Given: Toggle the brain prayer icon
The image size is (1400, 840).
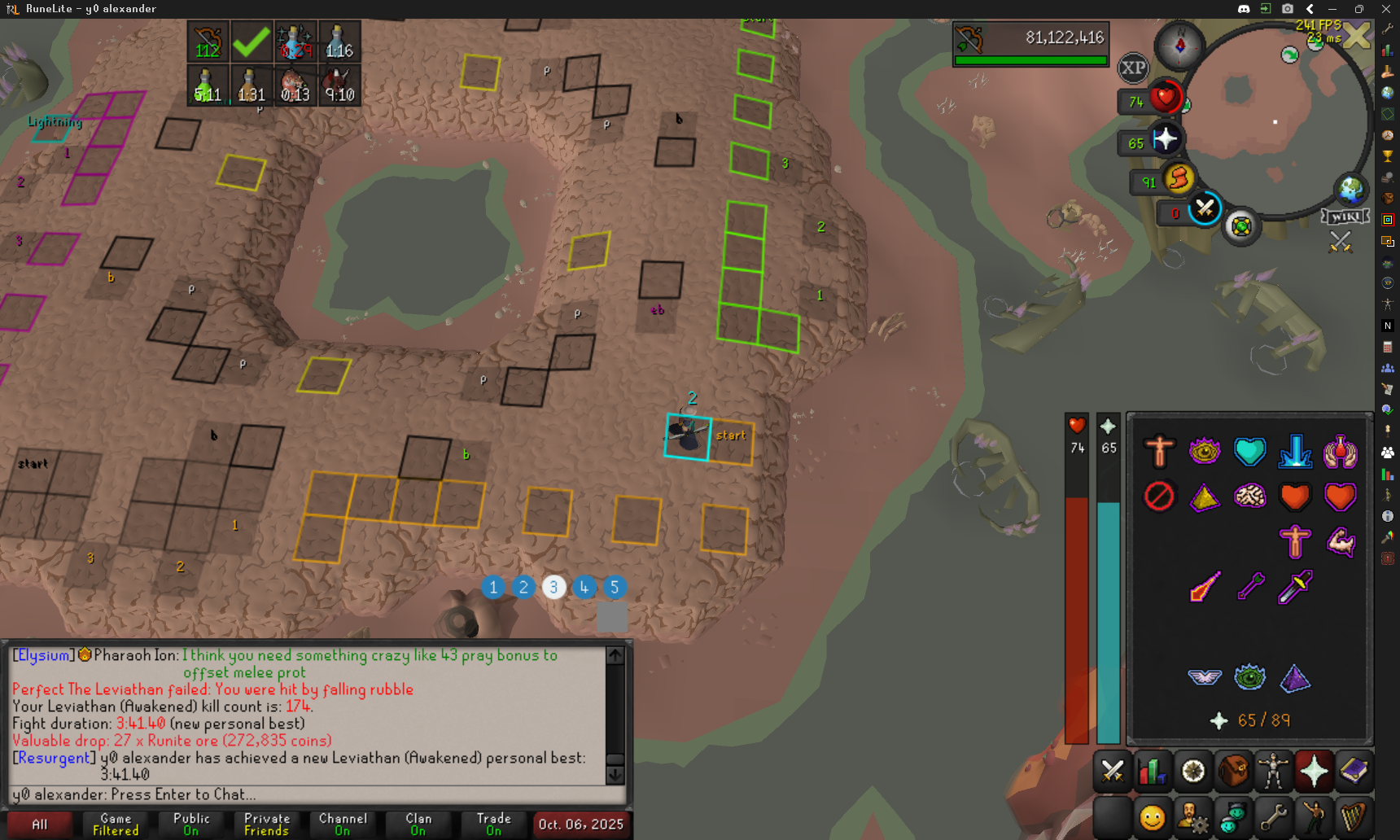Looking at the screenshot, I should pyautogui.click(x=1249, y=496).
